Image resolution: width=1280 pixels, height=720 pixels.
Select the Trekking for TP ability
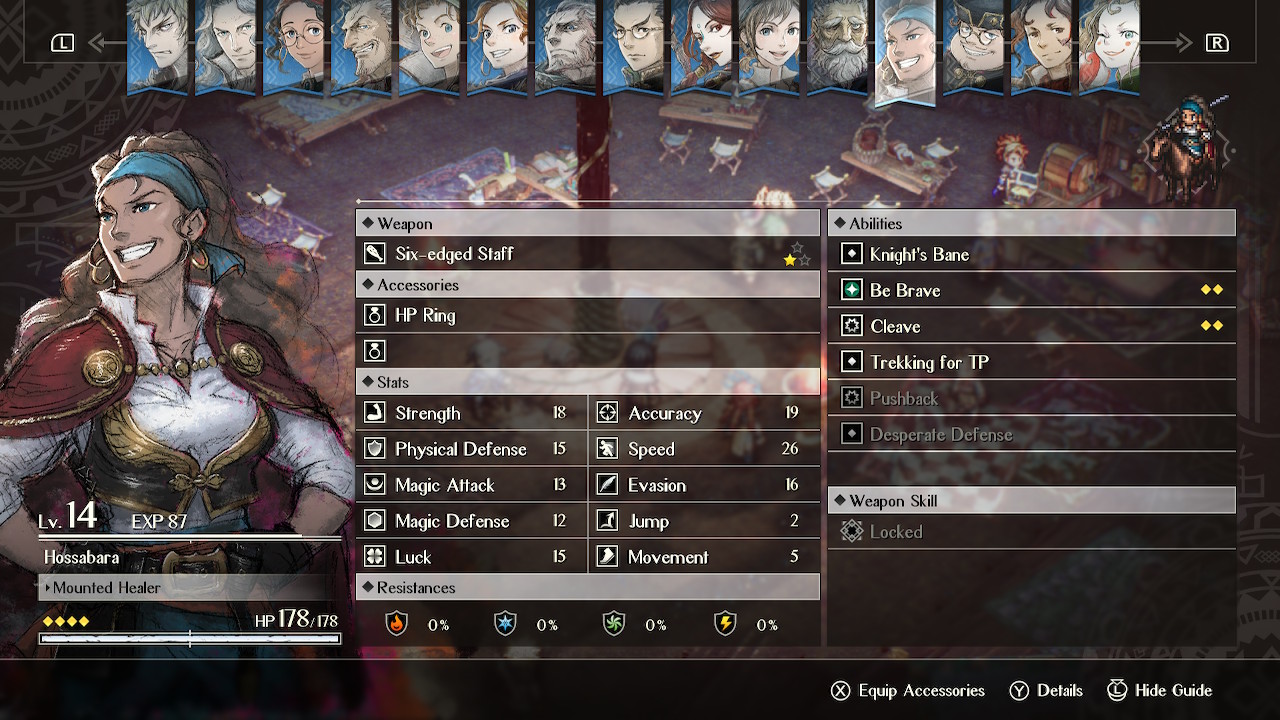coord(1031,363)
